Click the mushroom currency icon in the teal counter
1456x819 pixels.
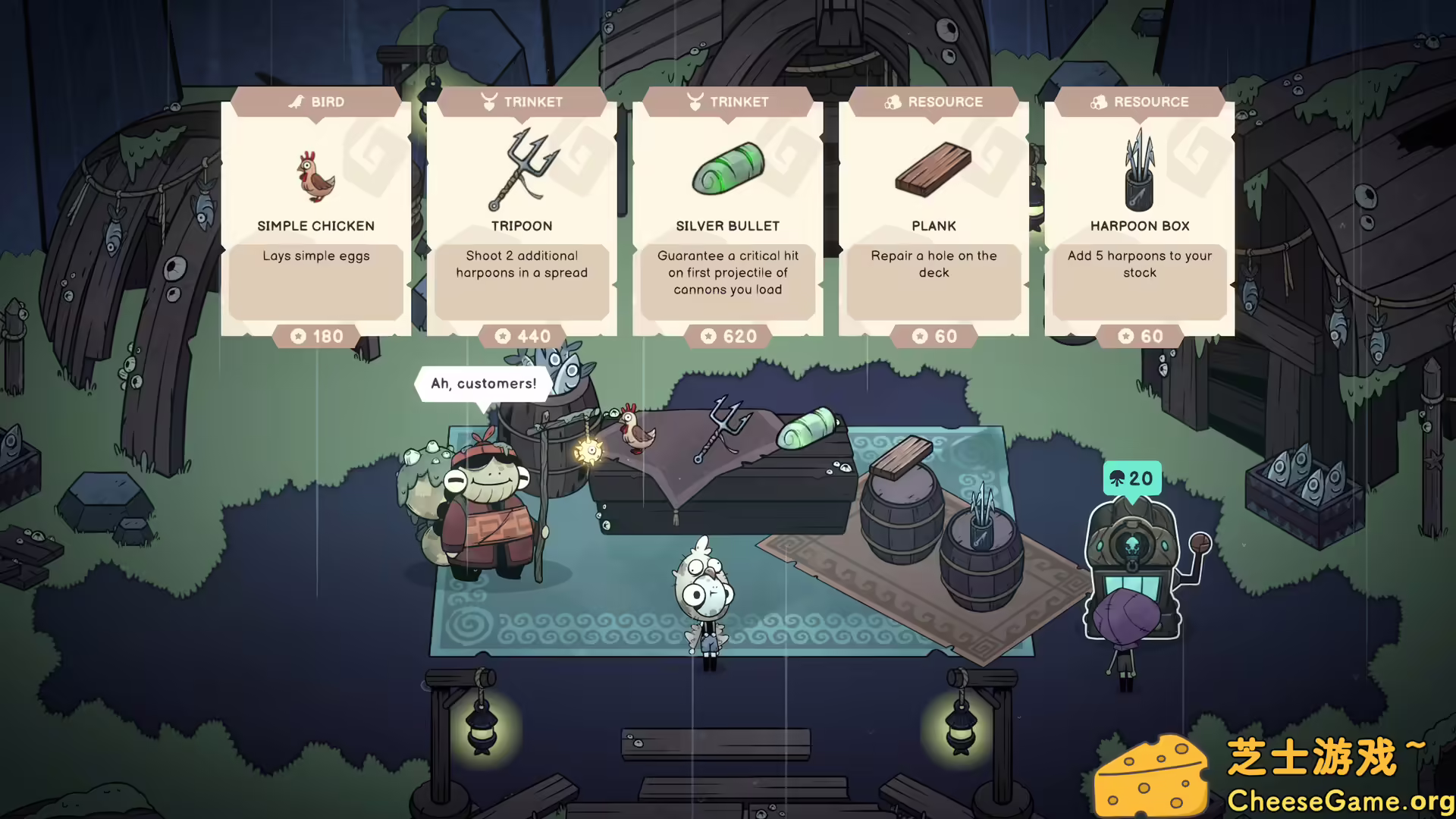[1118, 479]
